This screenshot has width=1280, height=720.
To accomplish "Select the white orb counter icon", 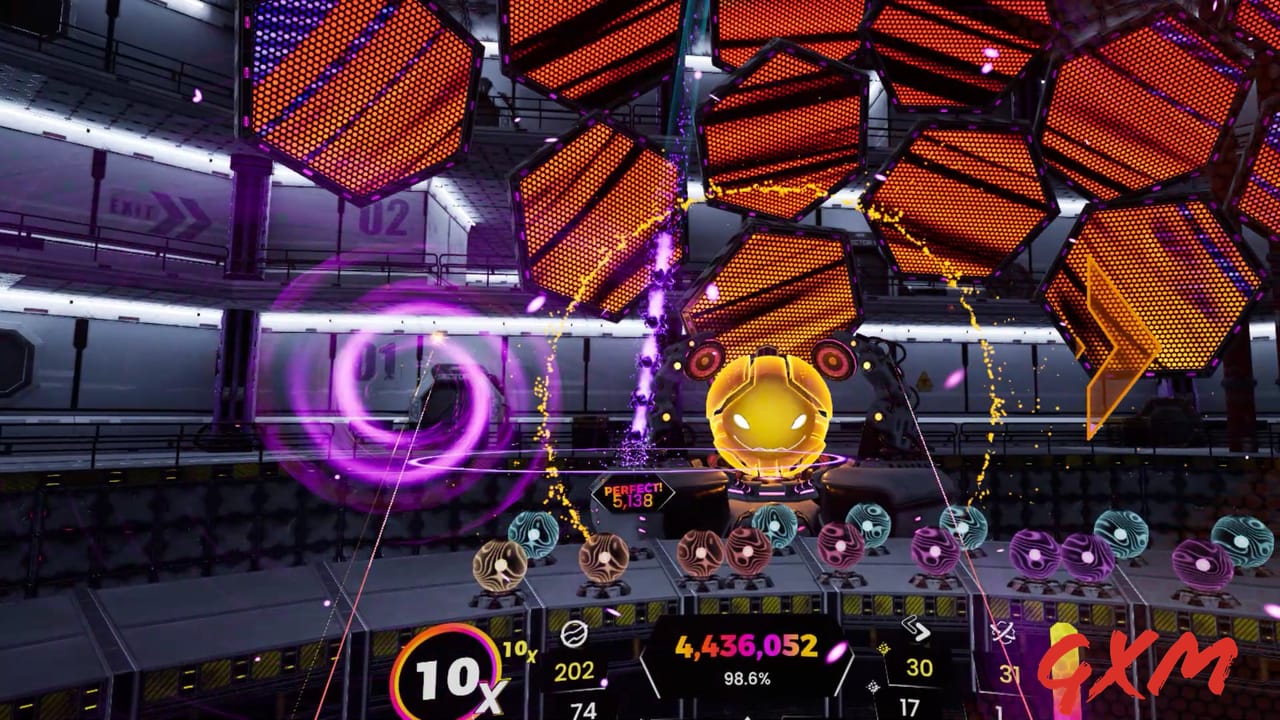I will click(x=574, y=633).
